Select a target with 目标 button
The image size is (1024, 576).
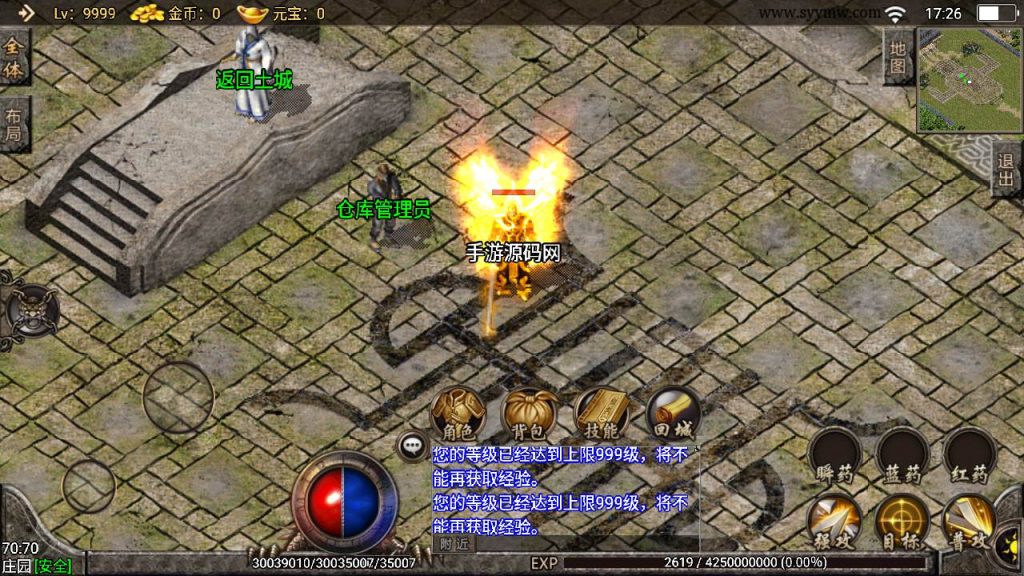pos(903,521)
